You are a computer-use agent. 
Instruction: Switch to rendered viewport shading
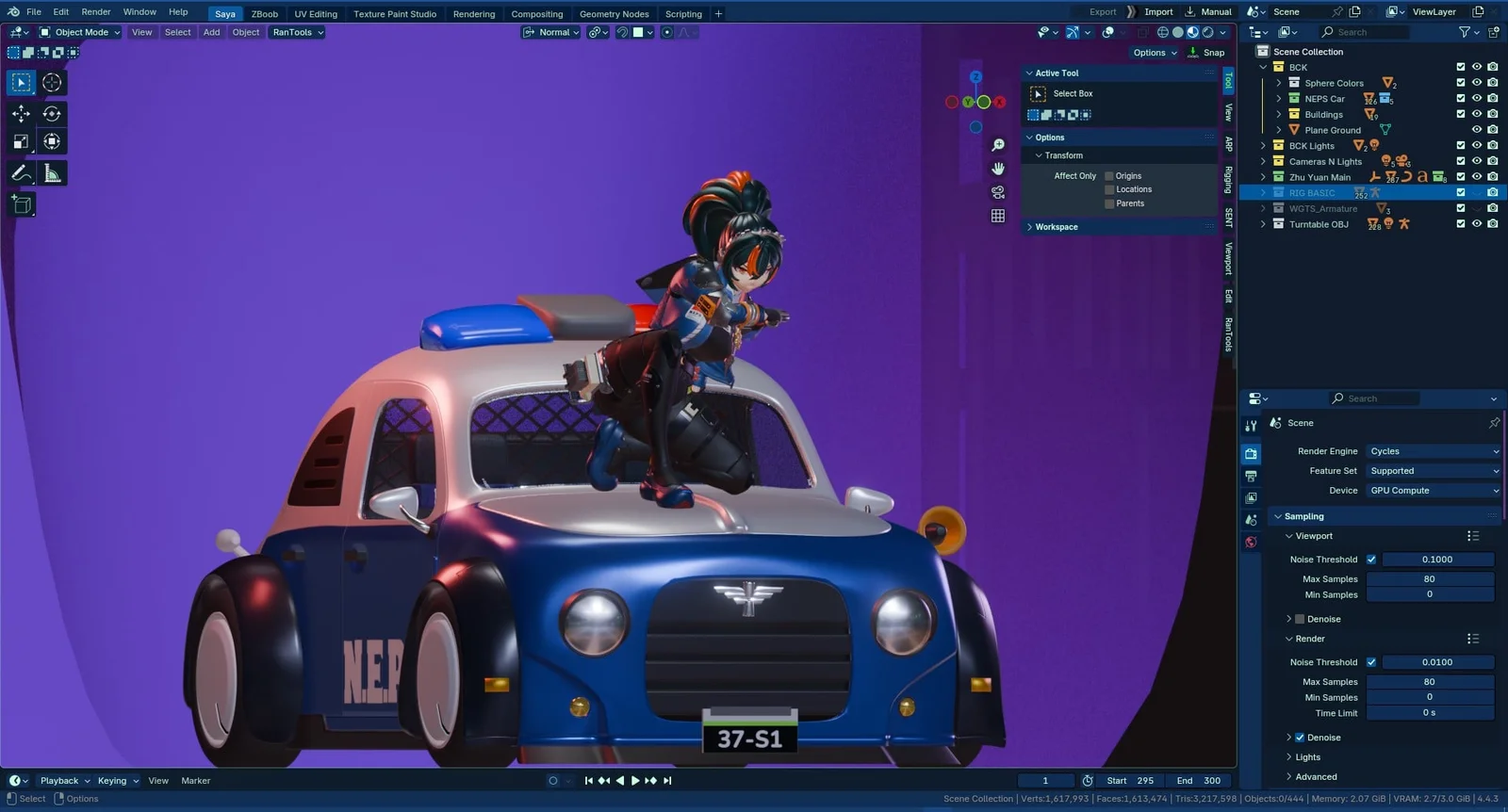(1207, 31)
